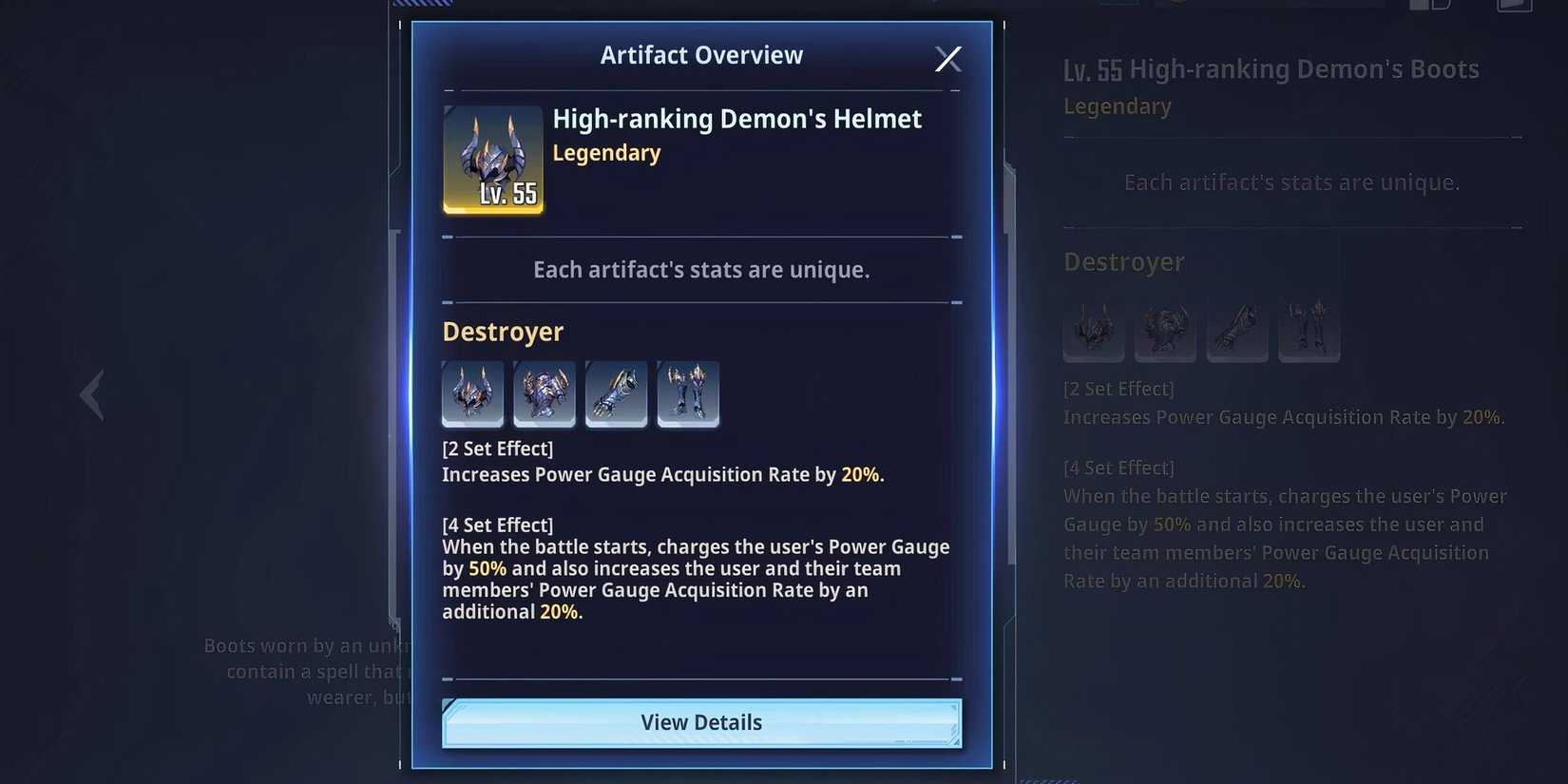Click the helmet icon in the right Destroyer panel

pyautogui.click(x=1093, y=330)
